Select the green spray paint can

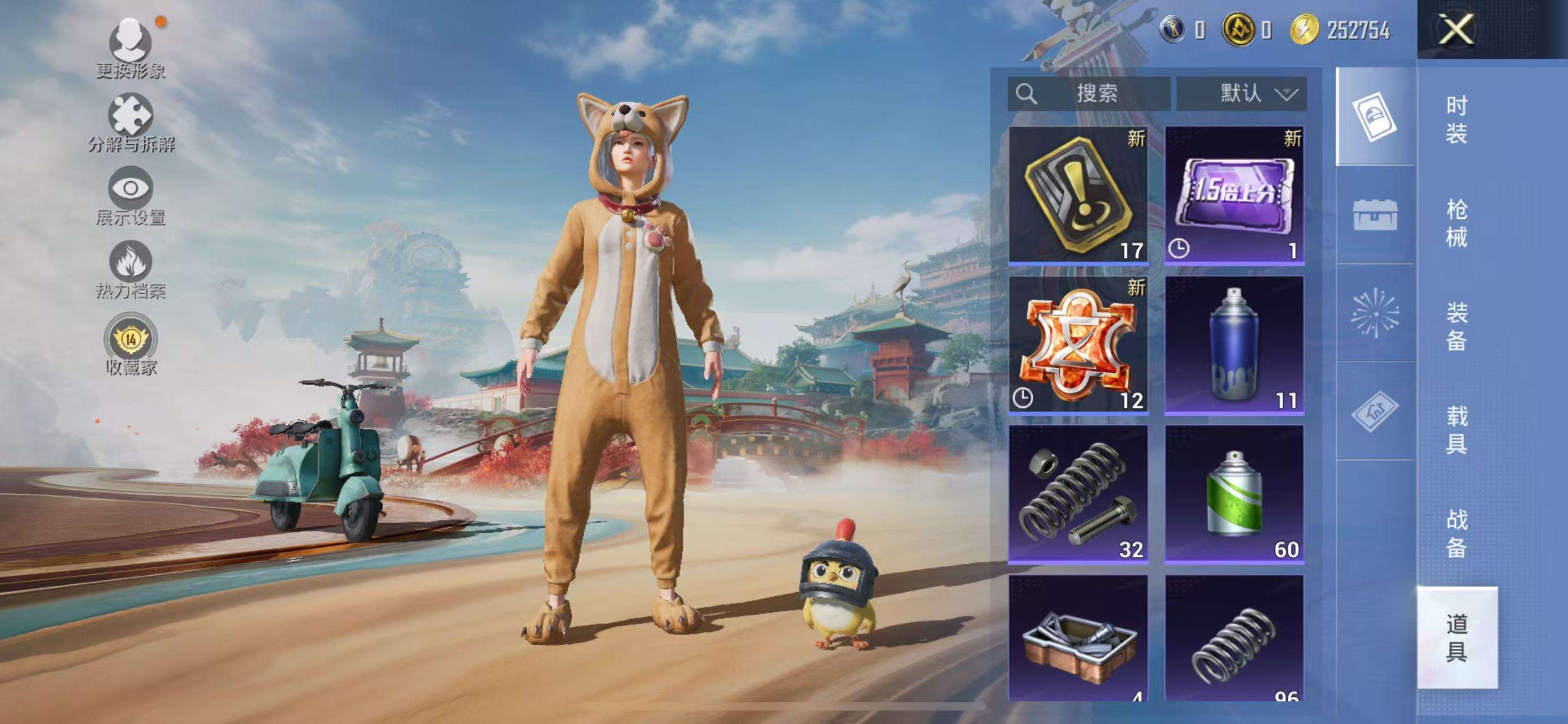[x=1234, y=494]
